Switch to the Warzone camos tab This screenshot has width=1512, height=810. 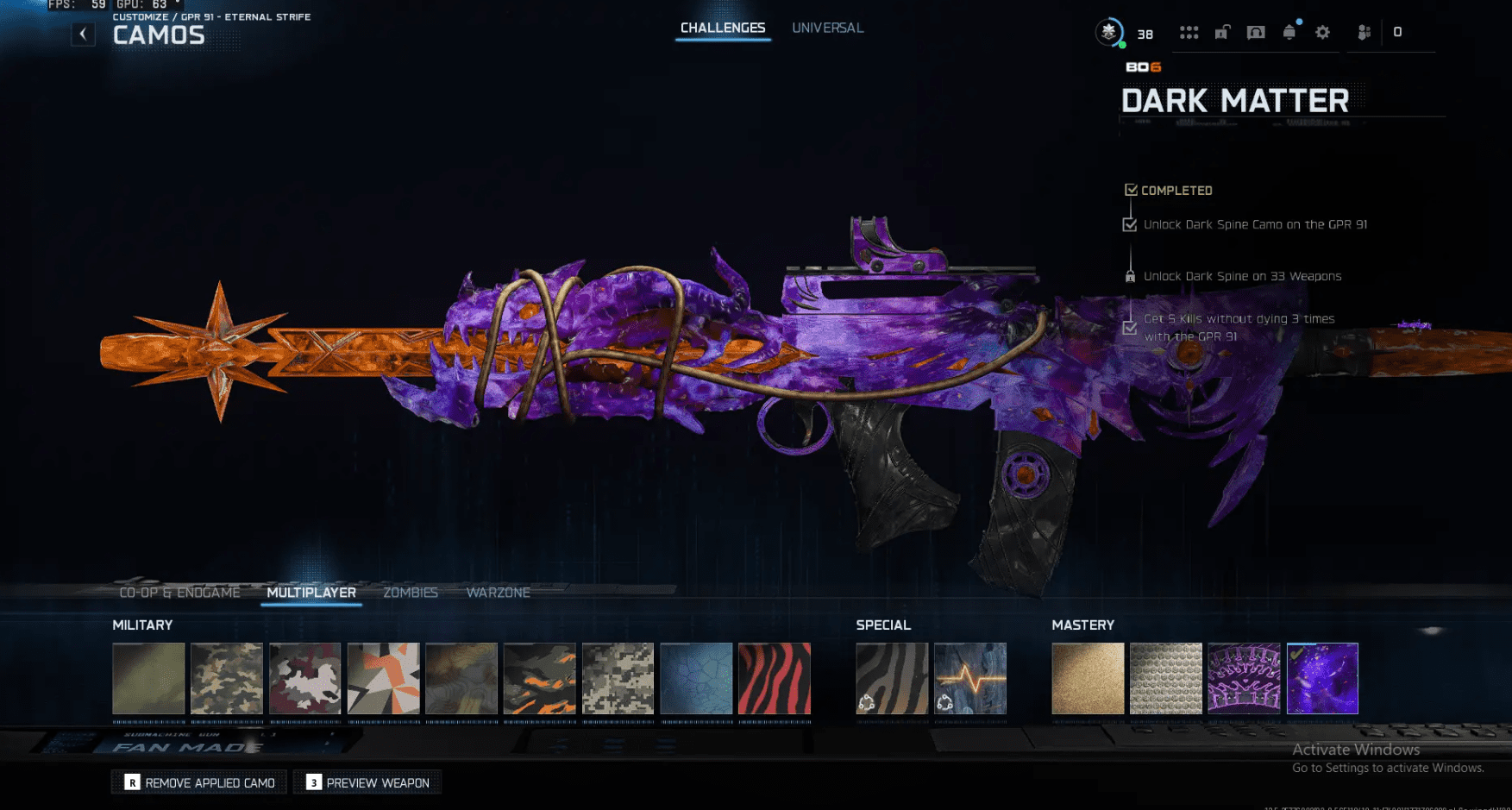[x=499, y=593]
